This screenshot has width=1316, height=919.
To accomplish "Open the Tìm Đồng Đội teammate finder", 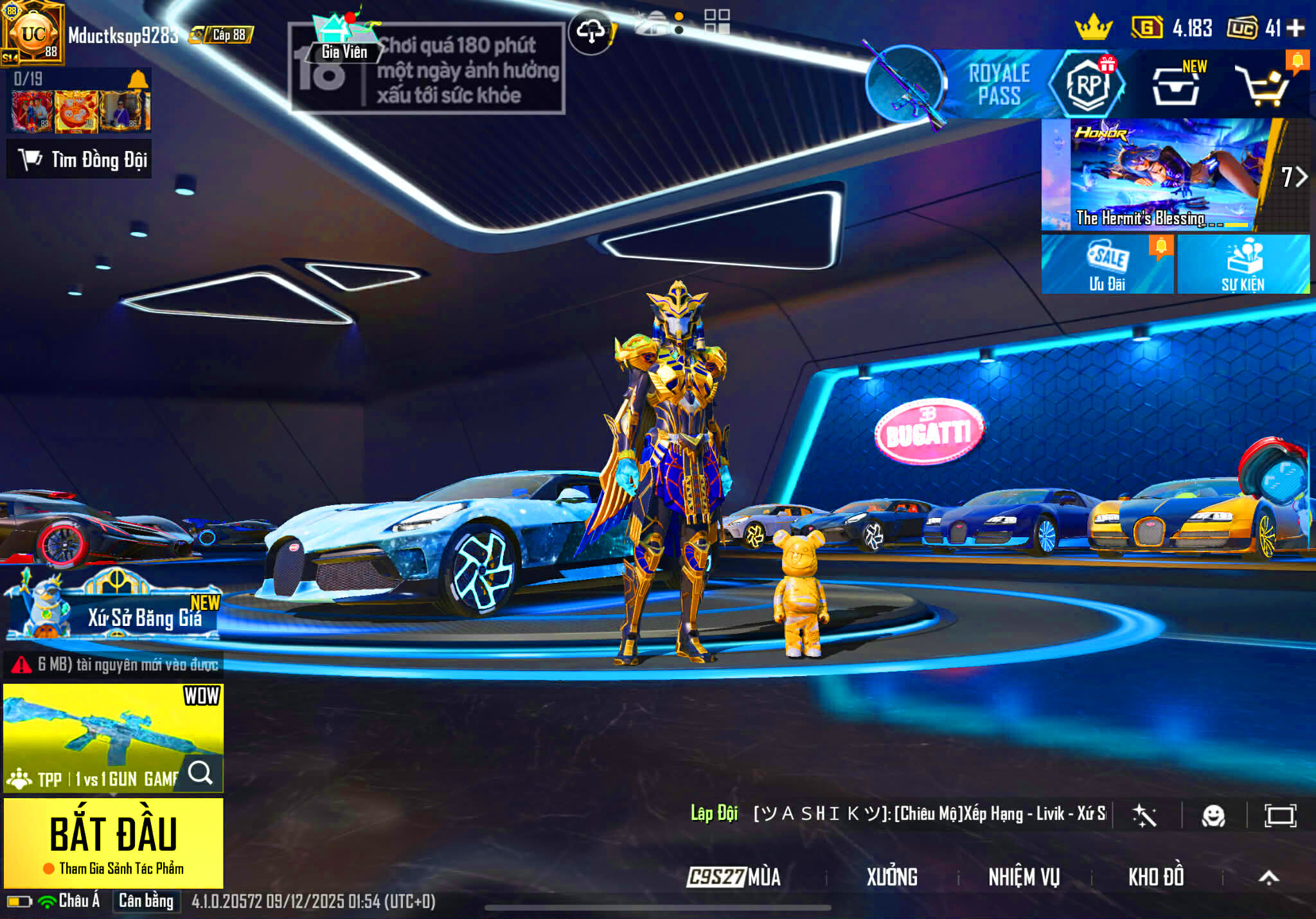I will point(80,159).
